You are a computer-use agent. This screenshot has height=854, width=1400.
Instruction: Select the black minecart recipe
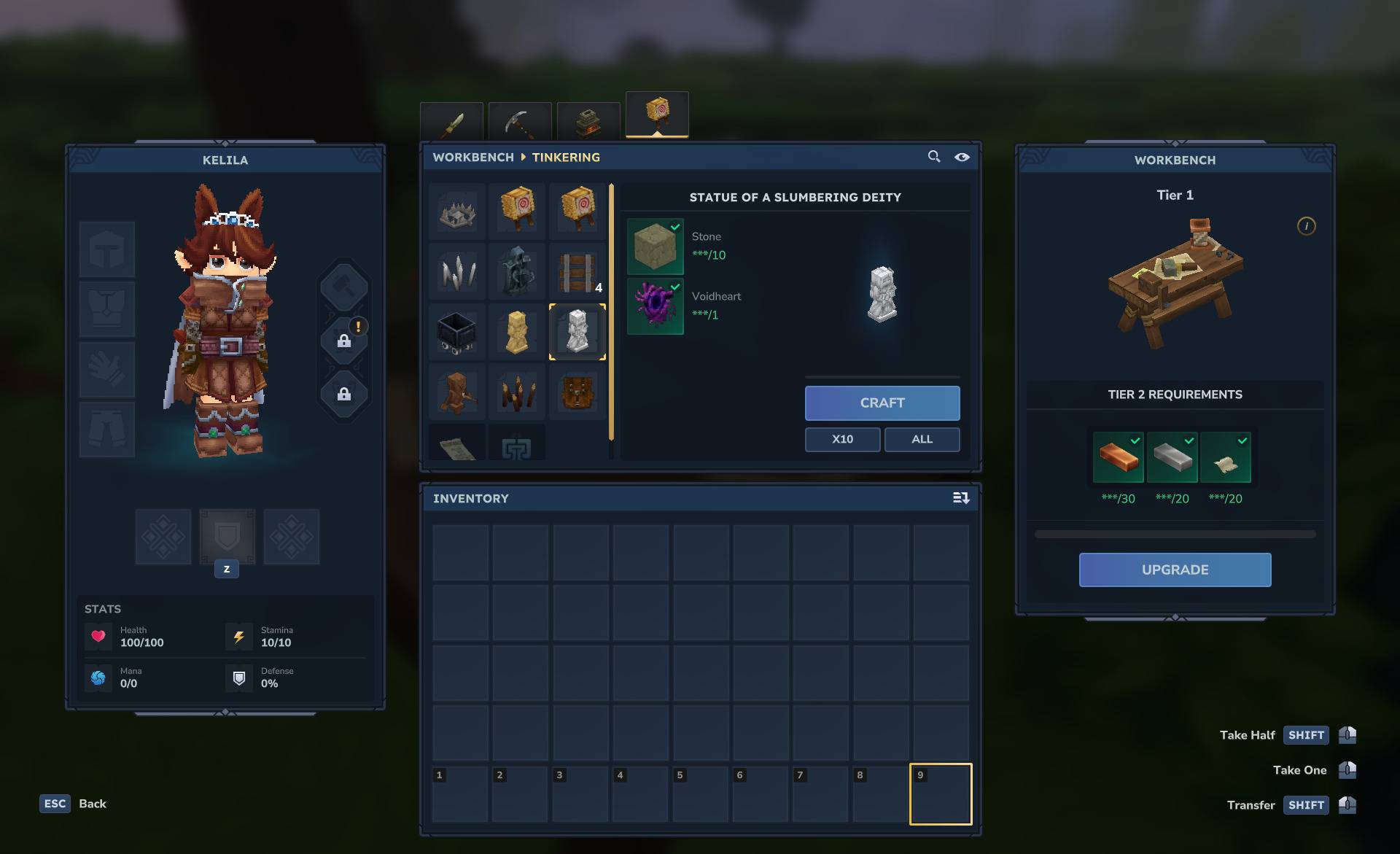(457, 332)
